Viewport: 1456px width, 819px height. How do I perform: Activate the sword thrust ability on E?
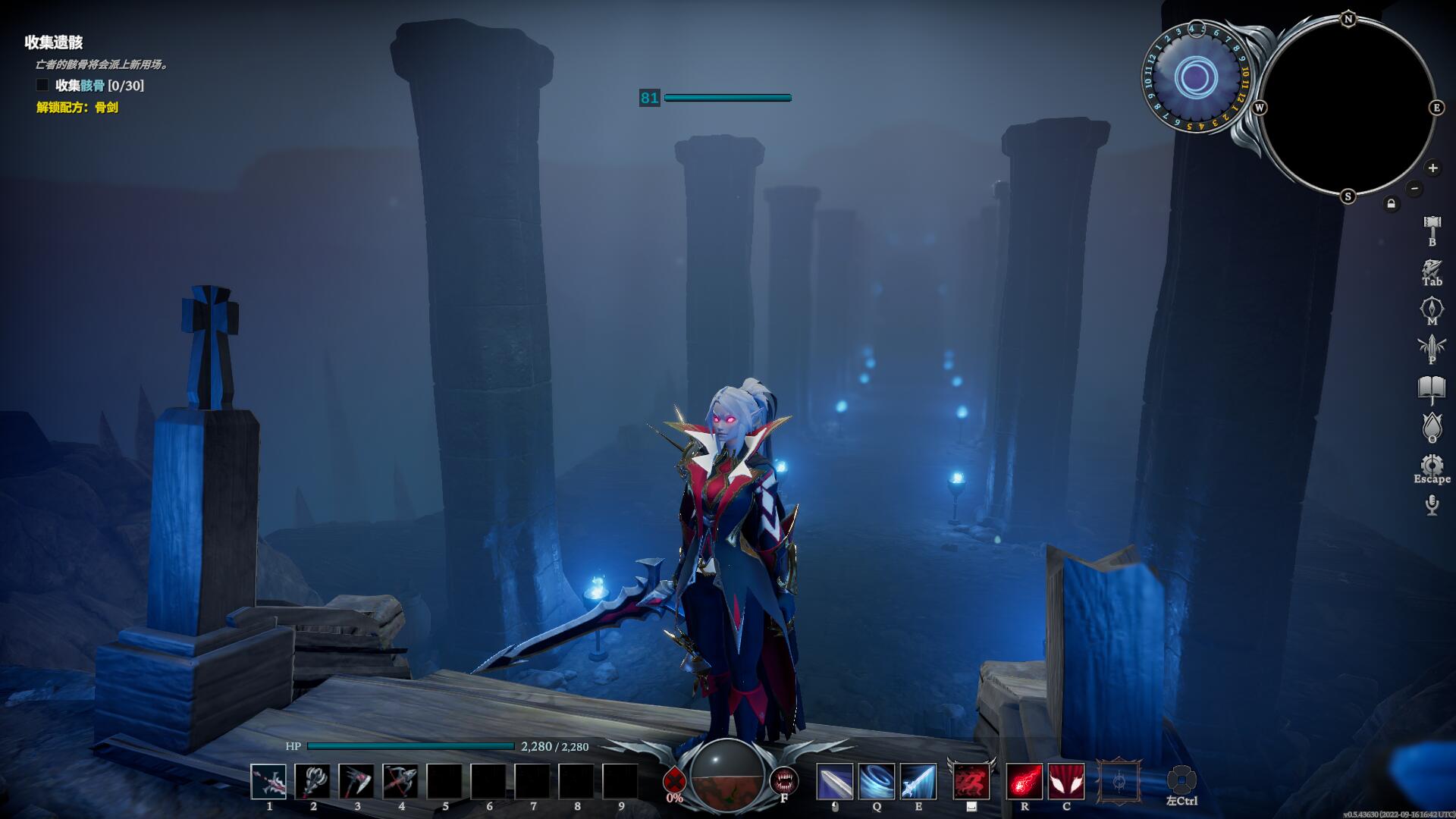pos(918,782)
